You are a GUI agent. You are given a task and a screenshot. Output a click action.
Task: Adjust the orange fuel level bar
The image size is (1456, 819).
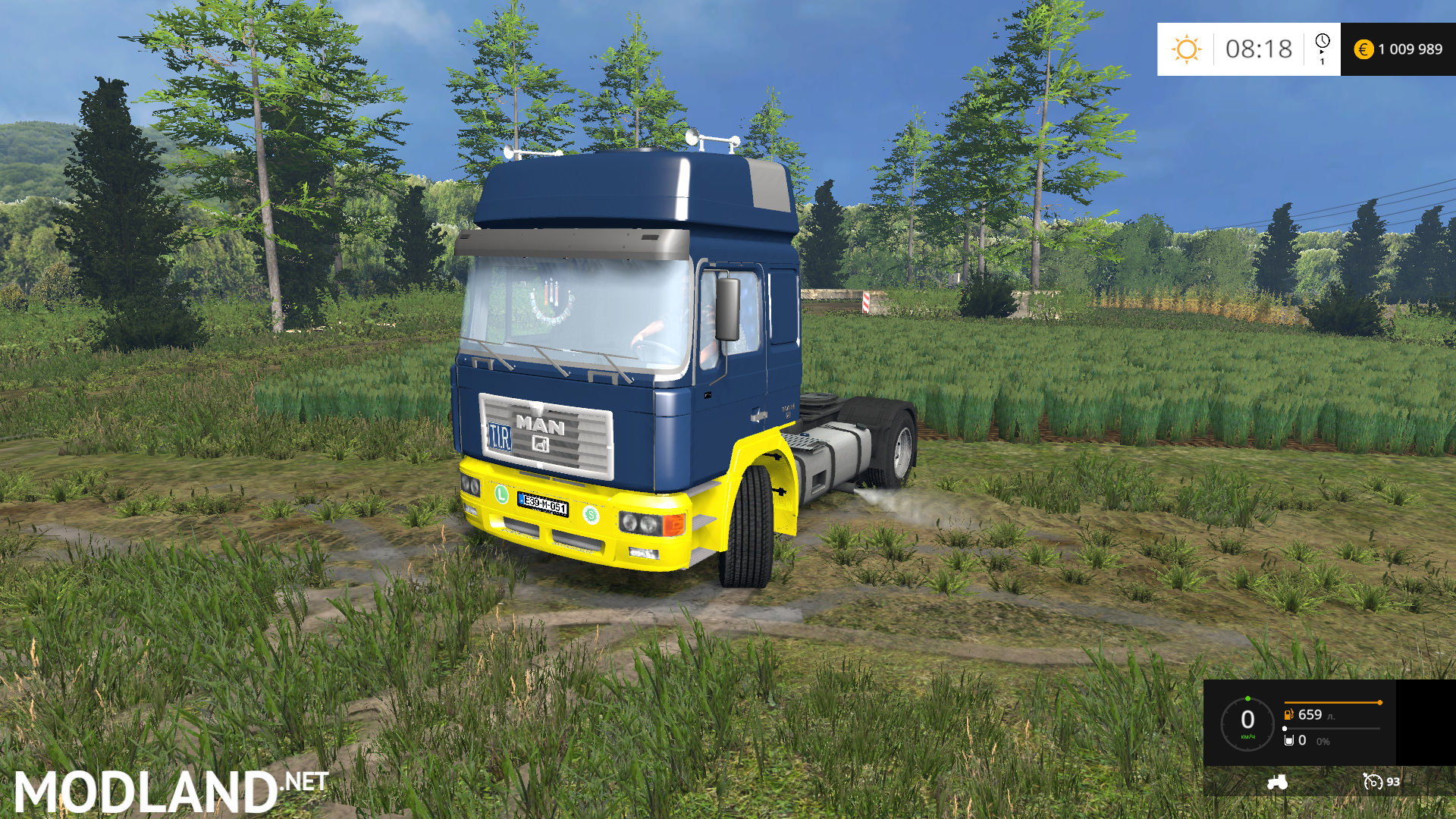point(1332,702)
